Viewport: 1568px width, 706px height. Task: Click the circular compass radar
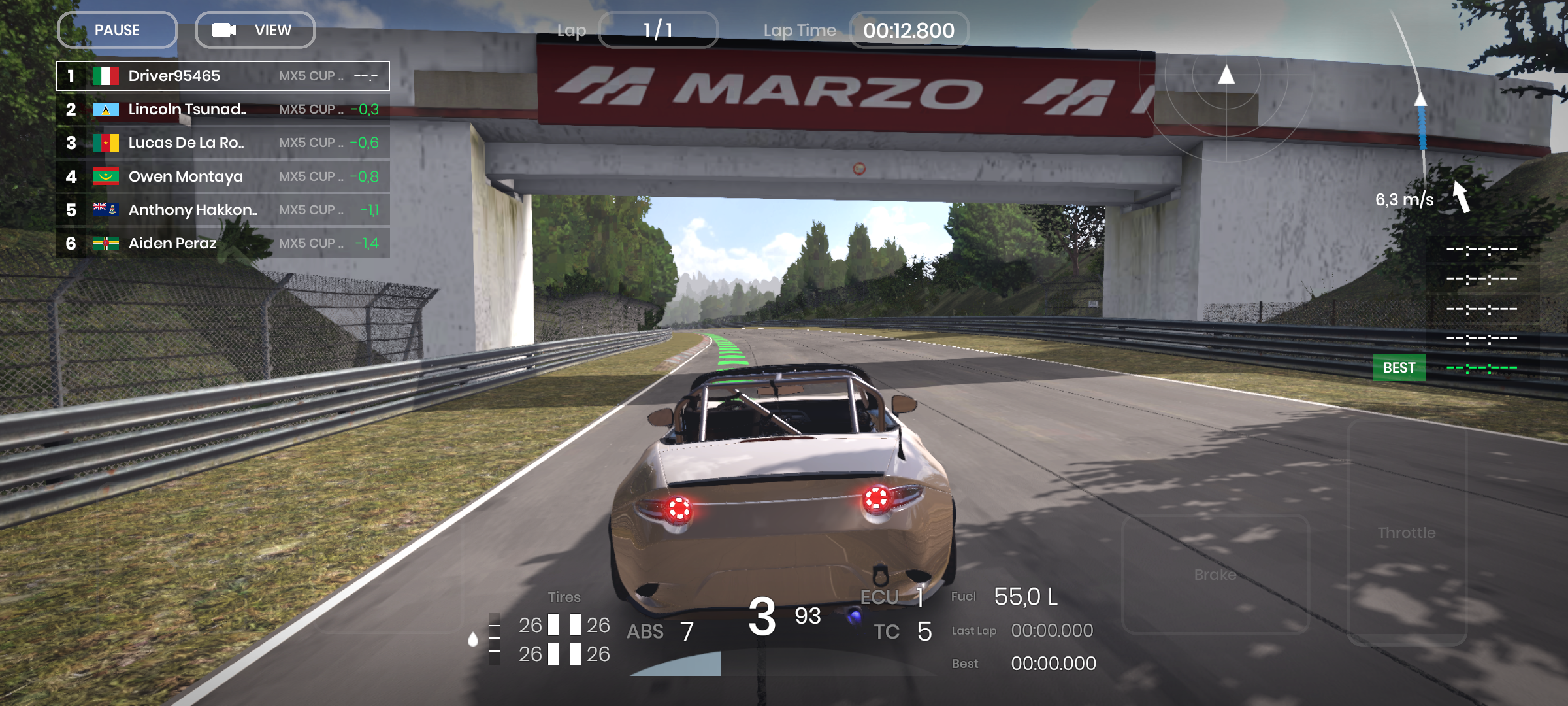(1226, 77)
